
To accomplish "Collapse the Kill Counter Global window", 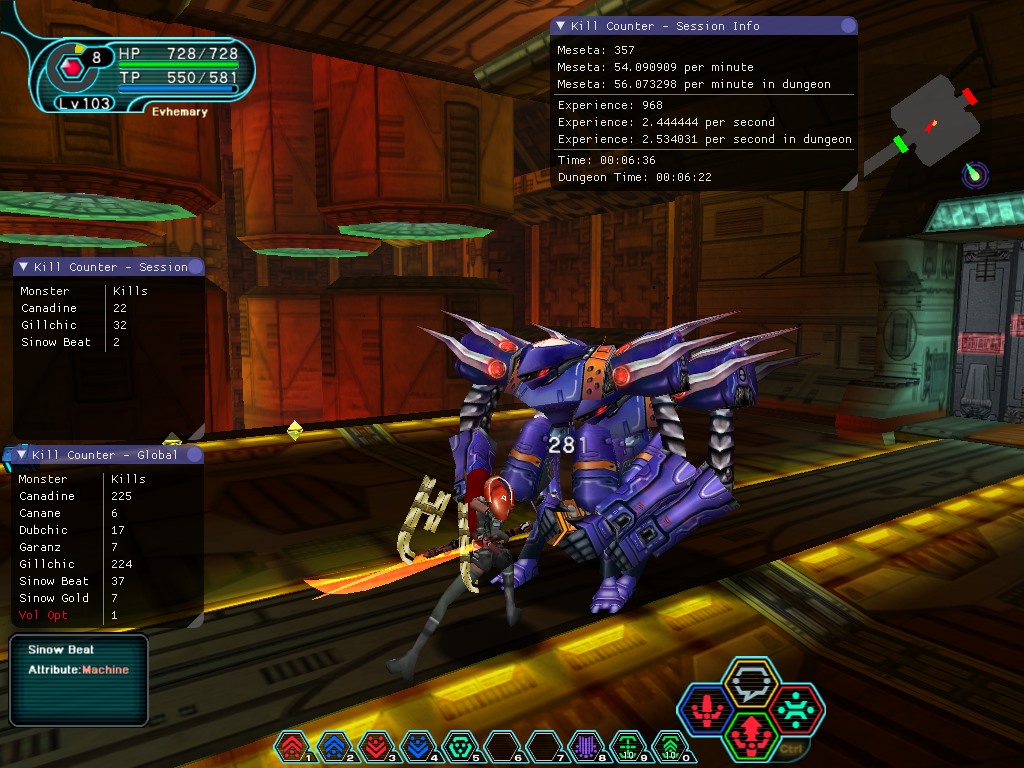I will tap(22, 455).
